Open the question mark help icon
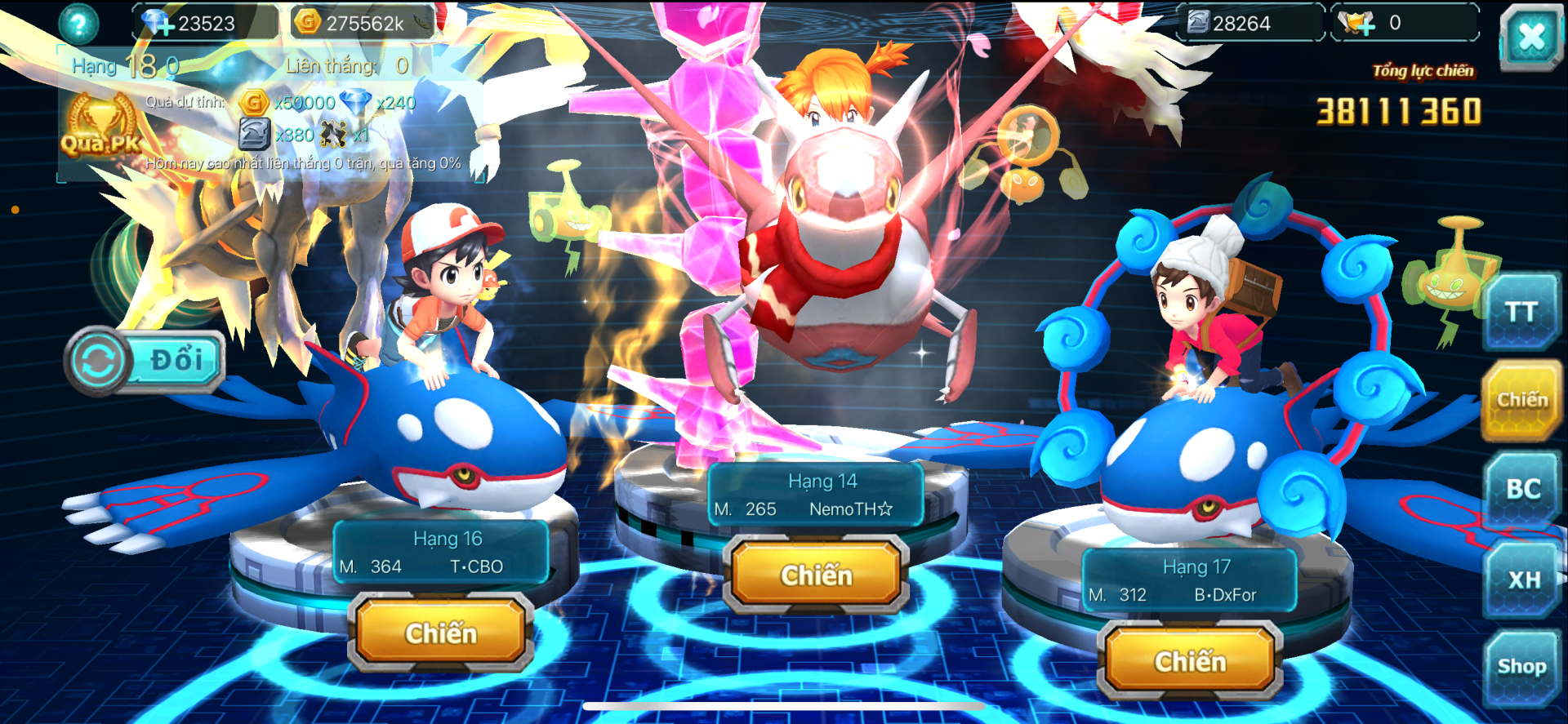Screen dimensions: 1568x724 coord(78,24)
